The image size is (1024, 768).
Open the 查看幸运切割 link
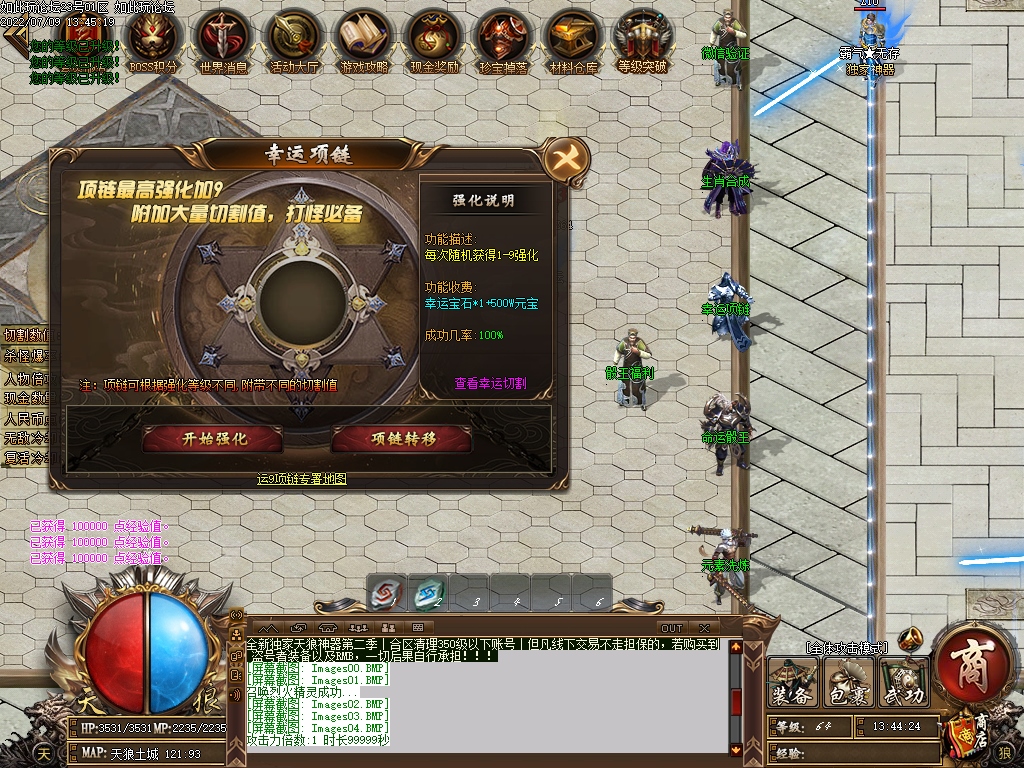click(490, 383)
